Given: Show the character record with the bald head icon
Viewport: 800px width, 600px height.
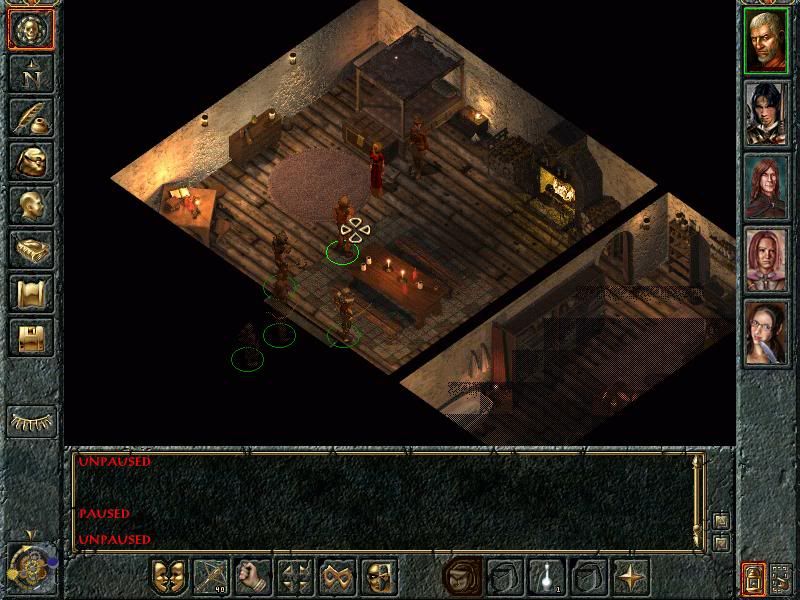Looking at the screenshot, I should coord(31,205).
